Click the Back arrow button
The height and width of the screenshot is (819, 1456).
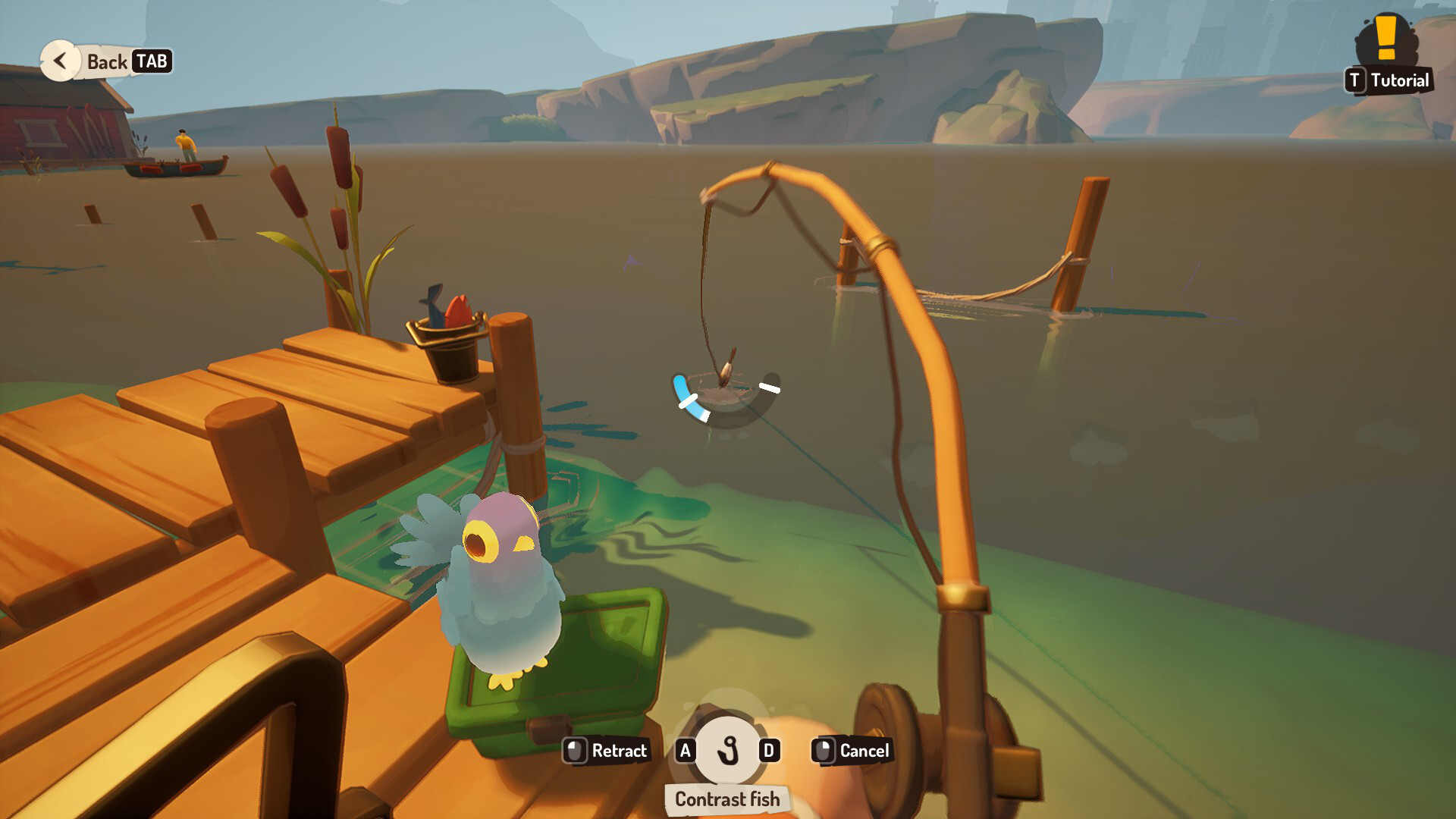click(x=60, y=61)
